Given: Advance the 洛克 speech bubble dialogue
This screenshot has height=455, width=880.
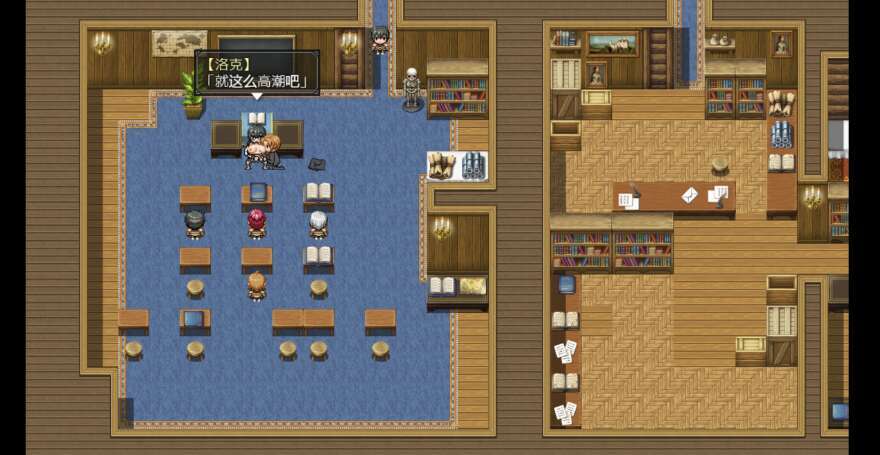Looking at the screenshot, I should point(257,73).
